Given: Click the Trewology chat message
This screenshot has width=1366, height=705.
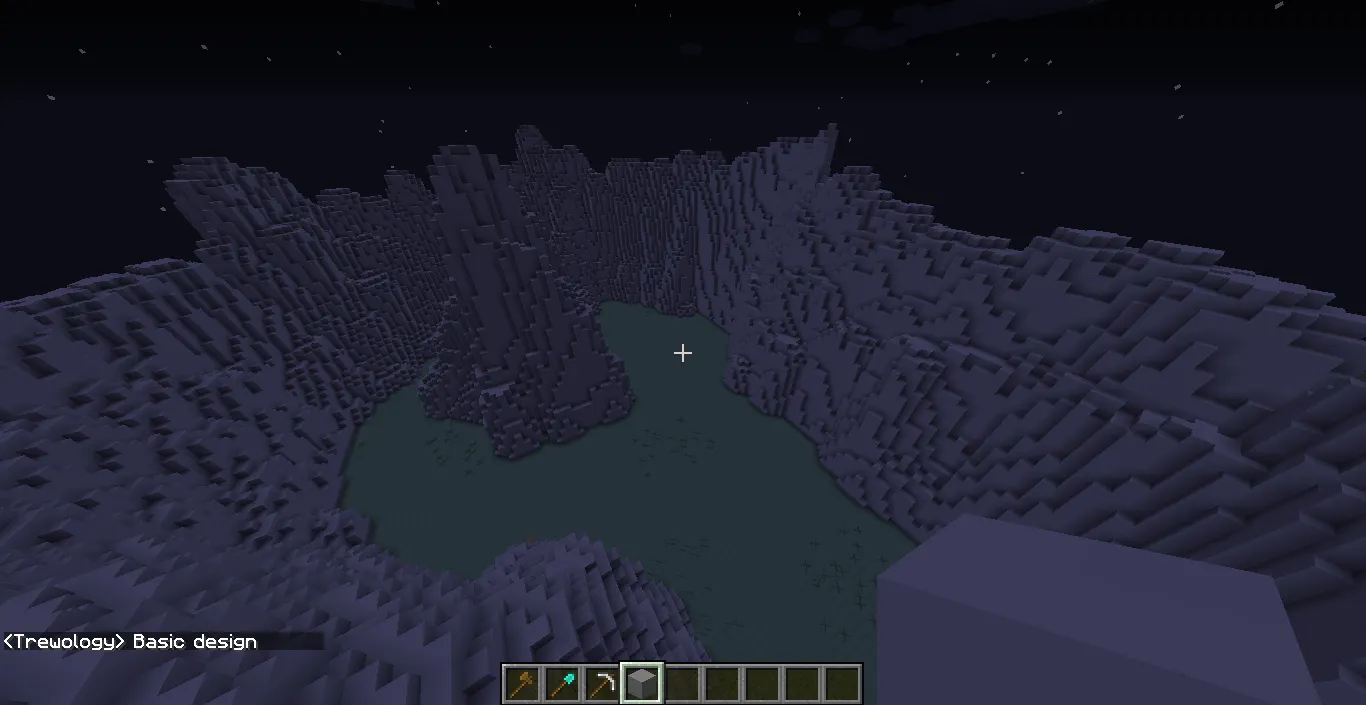Looking at the screenshot, I should pos(131,642).
